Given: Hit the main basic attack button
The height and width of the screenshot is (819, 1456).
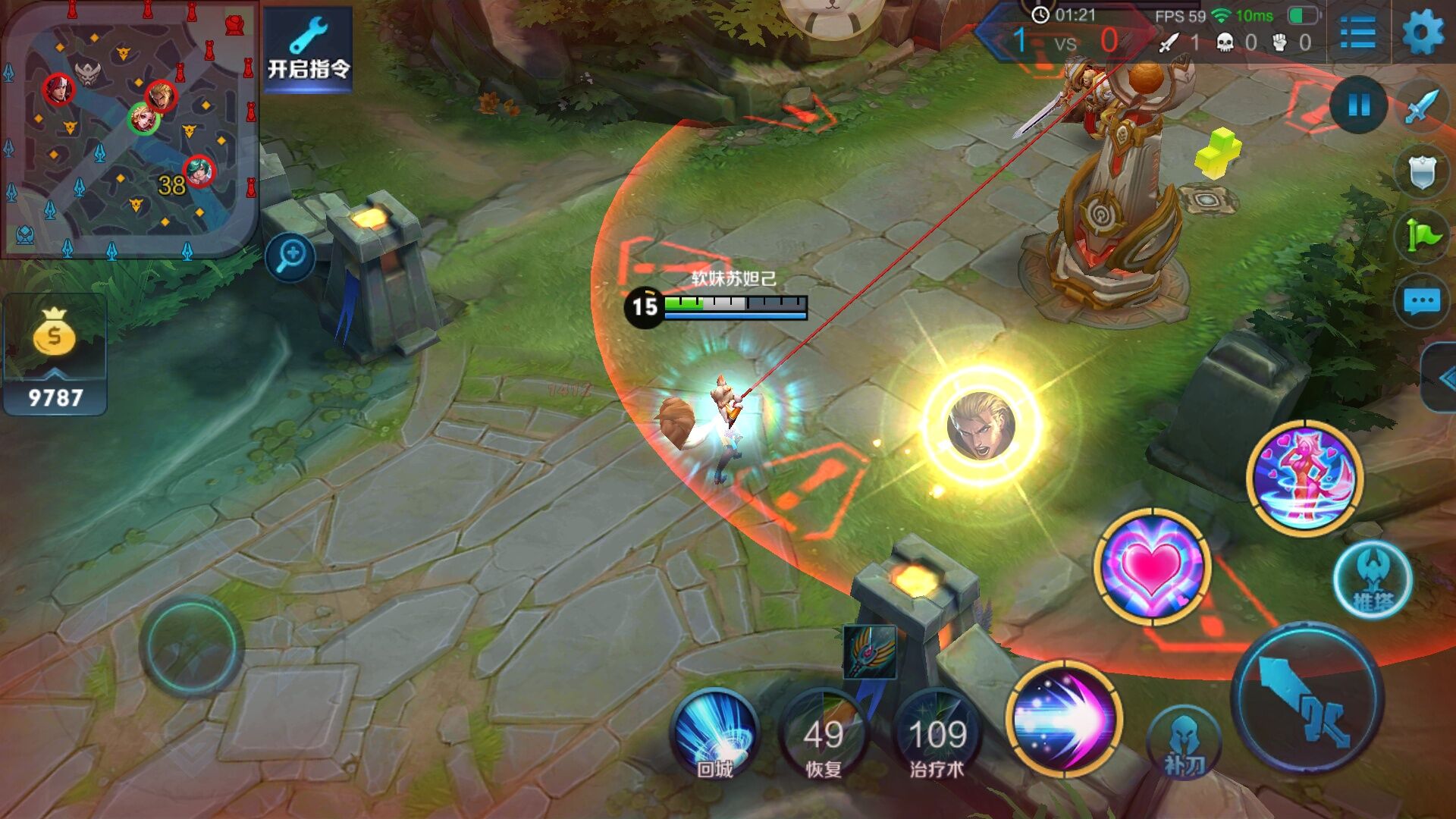Looking at the screenshot, I should 1307,698.
